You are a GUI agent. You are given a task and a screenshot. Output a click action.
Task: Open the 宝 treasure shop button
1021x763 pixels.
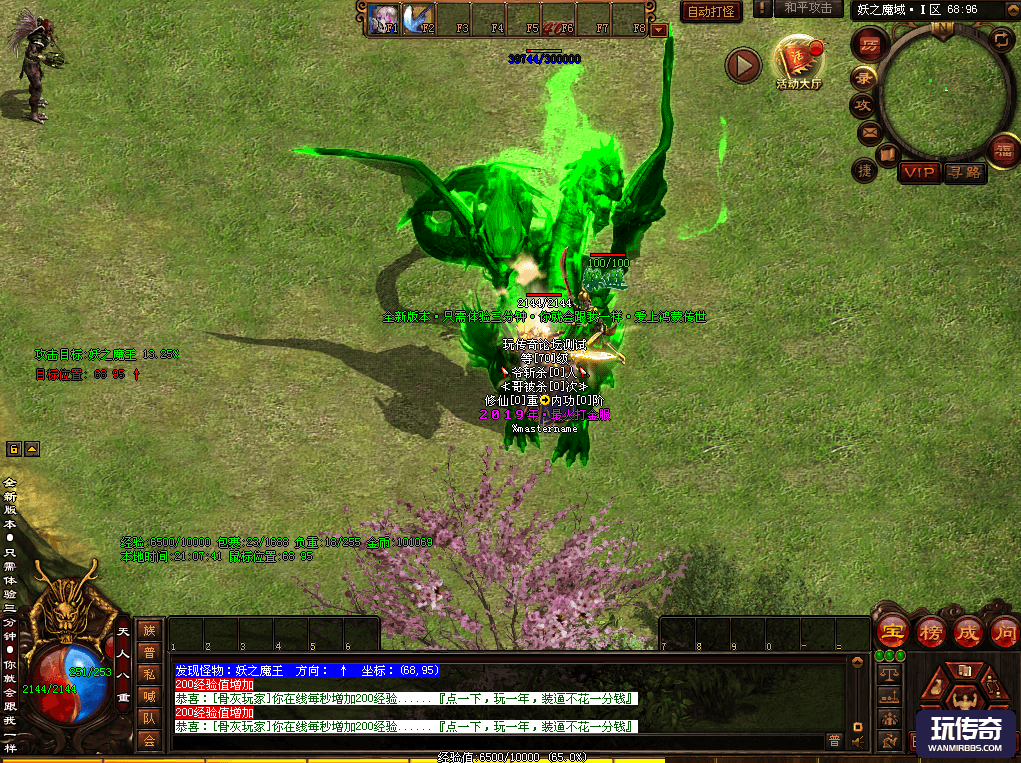[x=891, y=632]
